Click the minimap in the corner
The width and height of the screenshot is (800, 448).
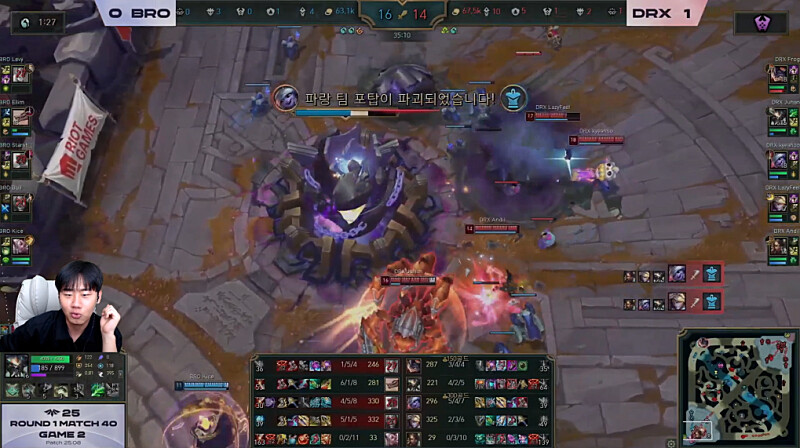click(738, 386)
